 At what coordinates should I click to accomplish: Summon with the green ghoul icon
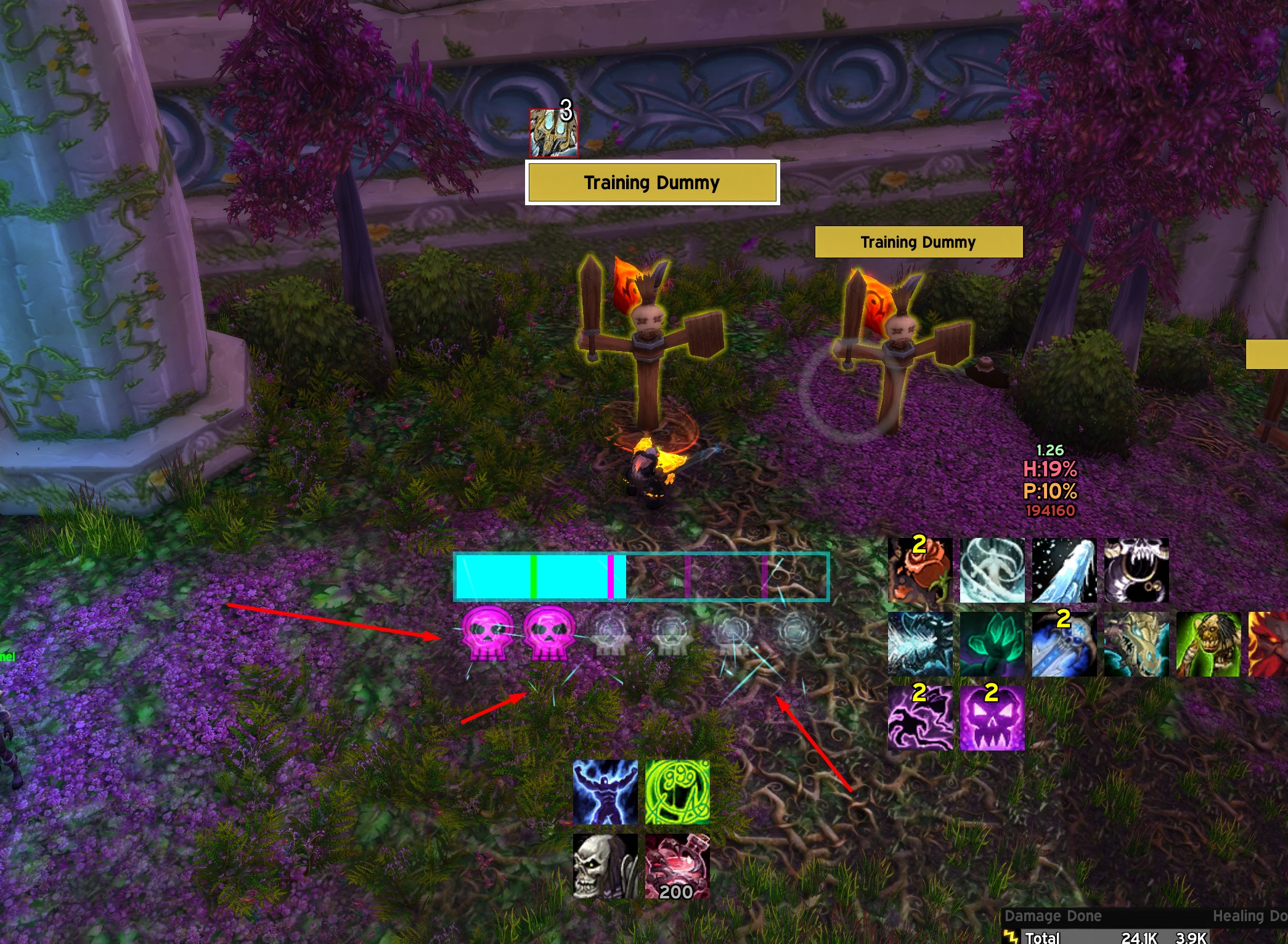[x=1208, y=644]
